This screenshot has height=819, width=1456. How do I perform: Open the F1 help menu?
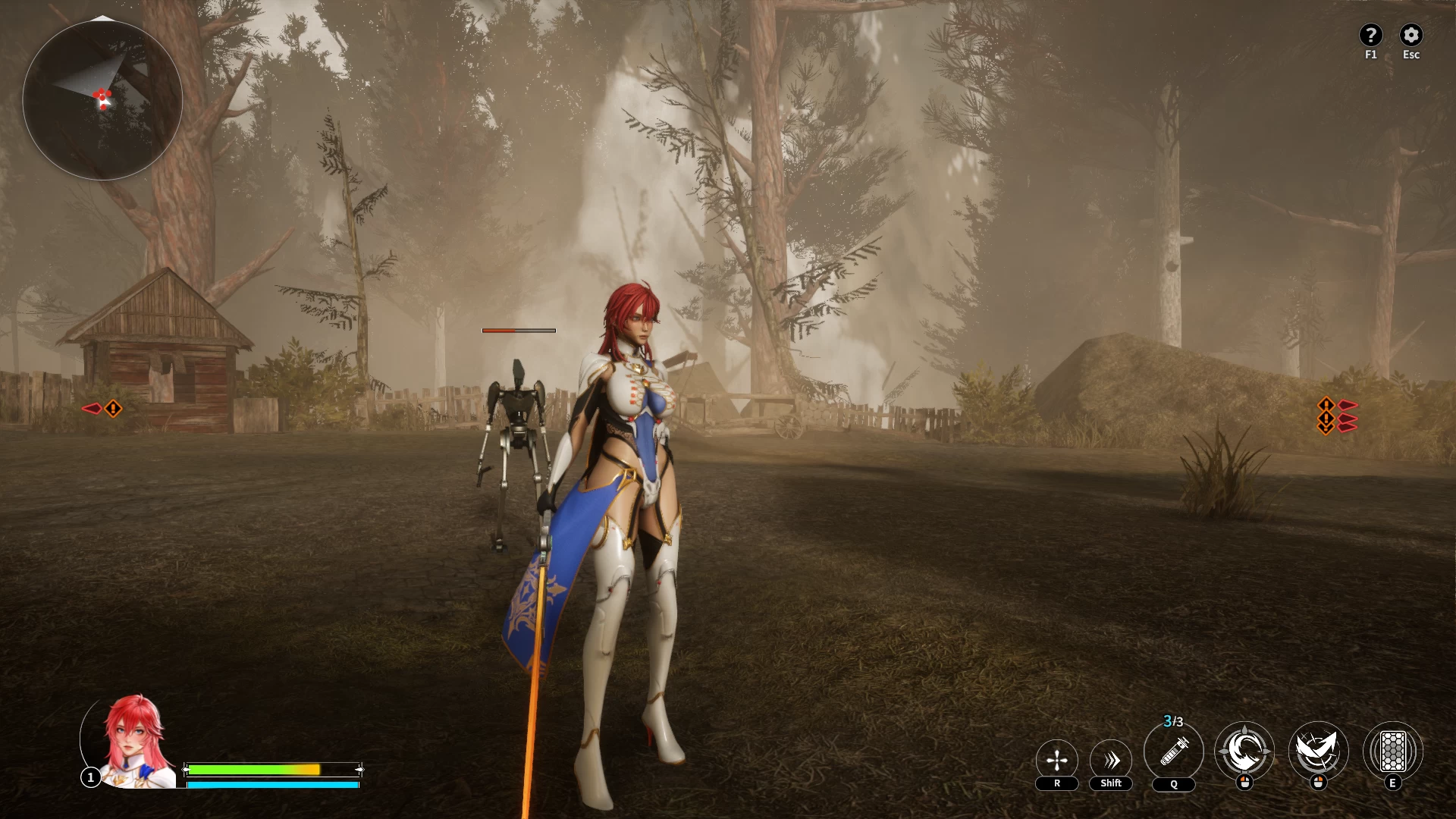tap(1371, 34)
